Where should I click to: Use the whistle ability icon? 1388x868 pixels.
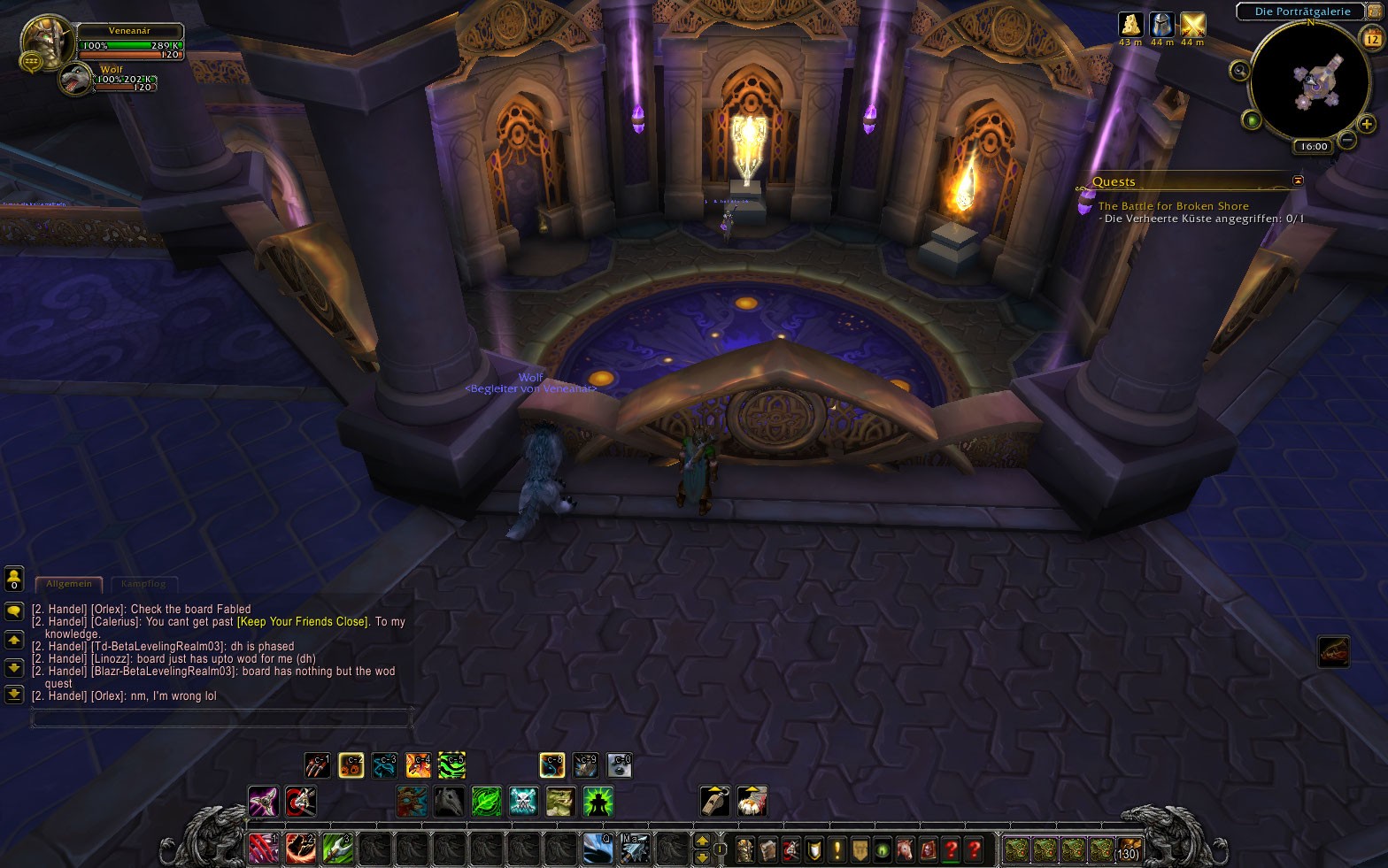coord(714,801)
